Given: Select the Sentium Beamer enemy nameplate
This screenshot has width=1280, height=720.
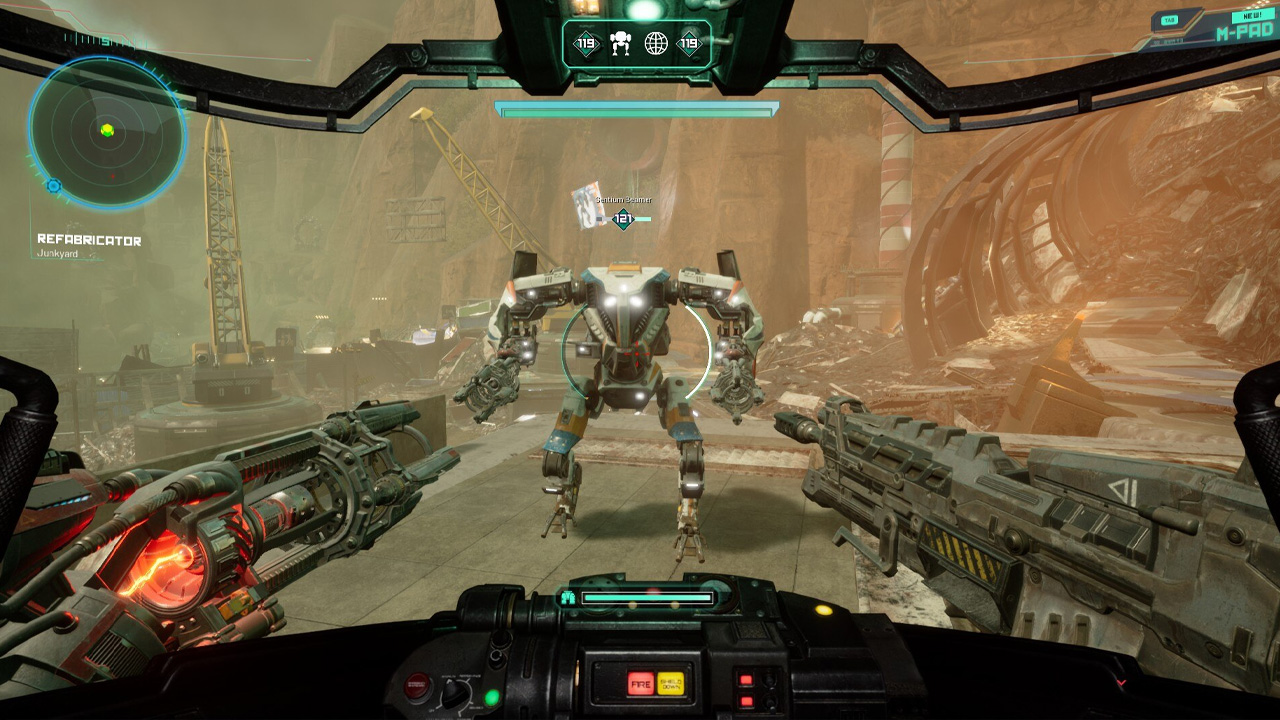Looking at the screenshot, I should click(x=624, y=199).
